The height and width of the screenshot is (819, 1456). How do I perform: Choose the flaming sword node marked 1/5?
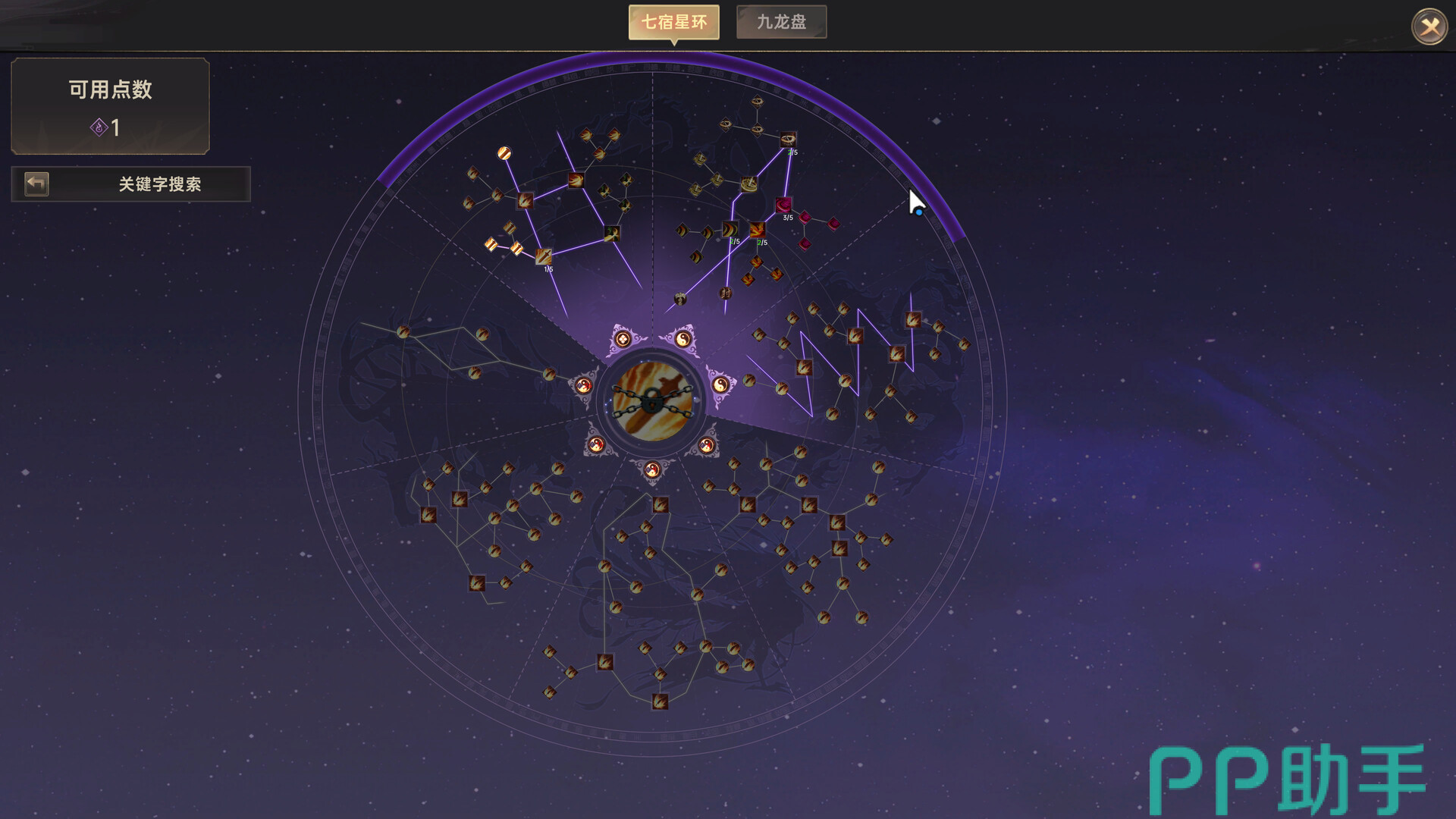coord(544,256)
